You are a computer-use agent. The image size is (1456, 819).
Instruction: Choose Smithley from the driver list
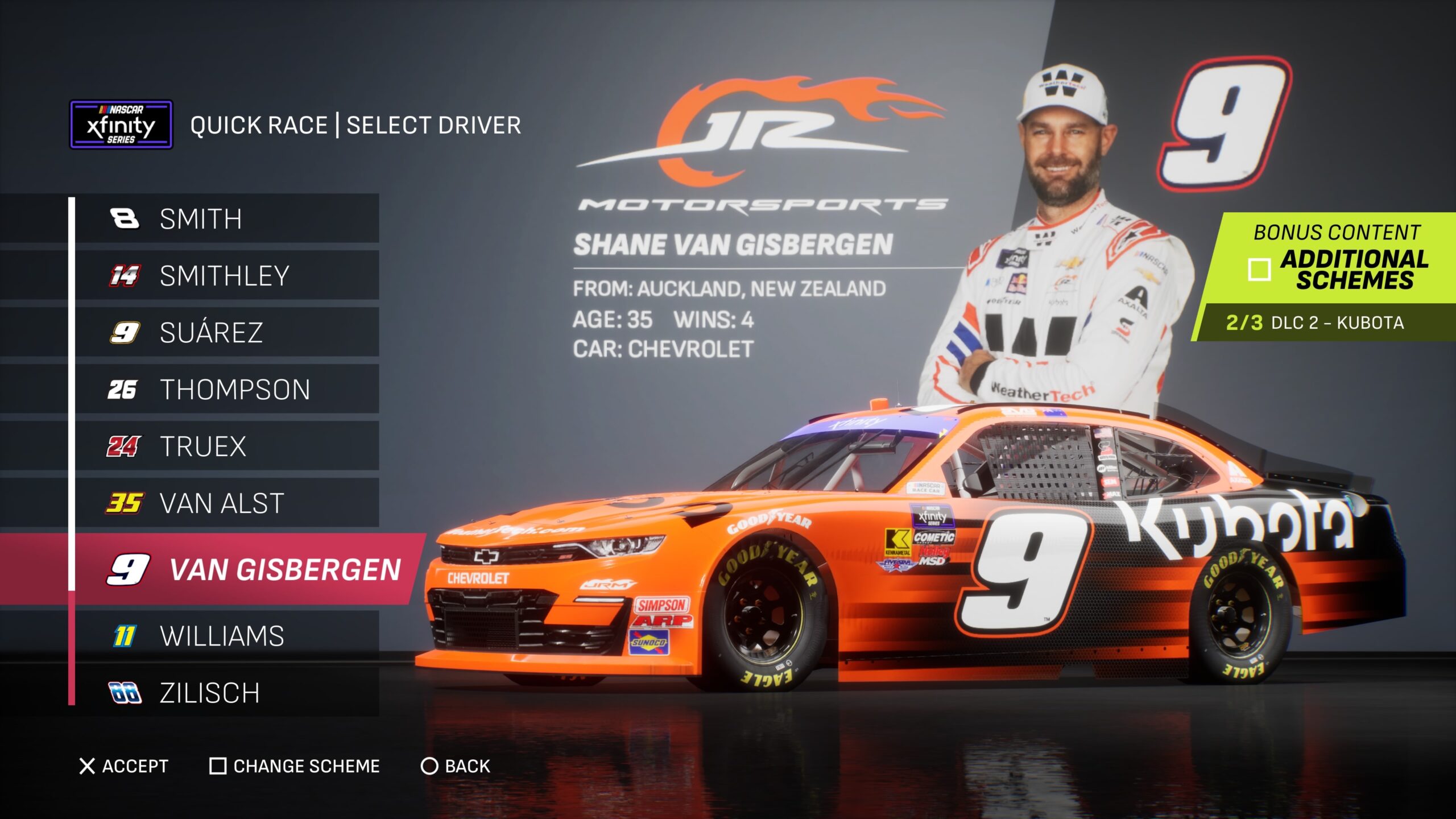(226, 276)
